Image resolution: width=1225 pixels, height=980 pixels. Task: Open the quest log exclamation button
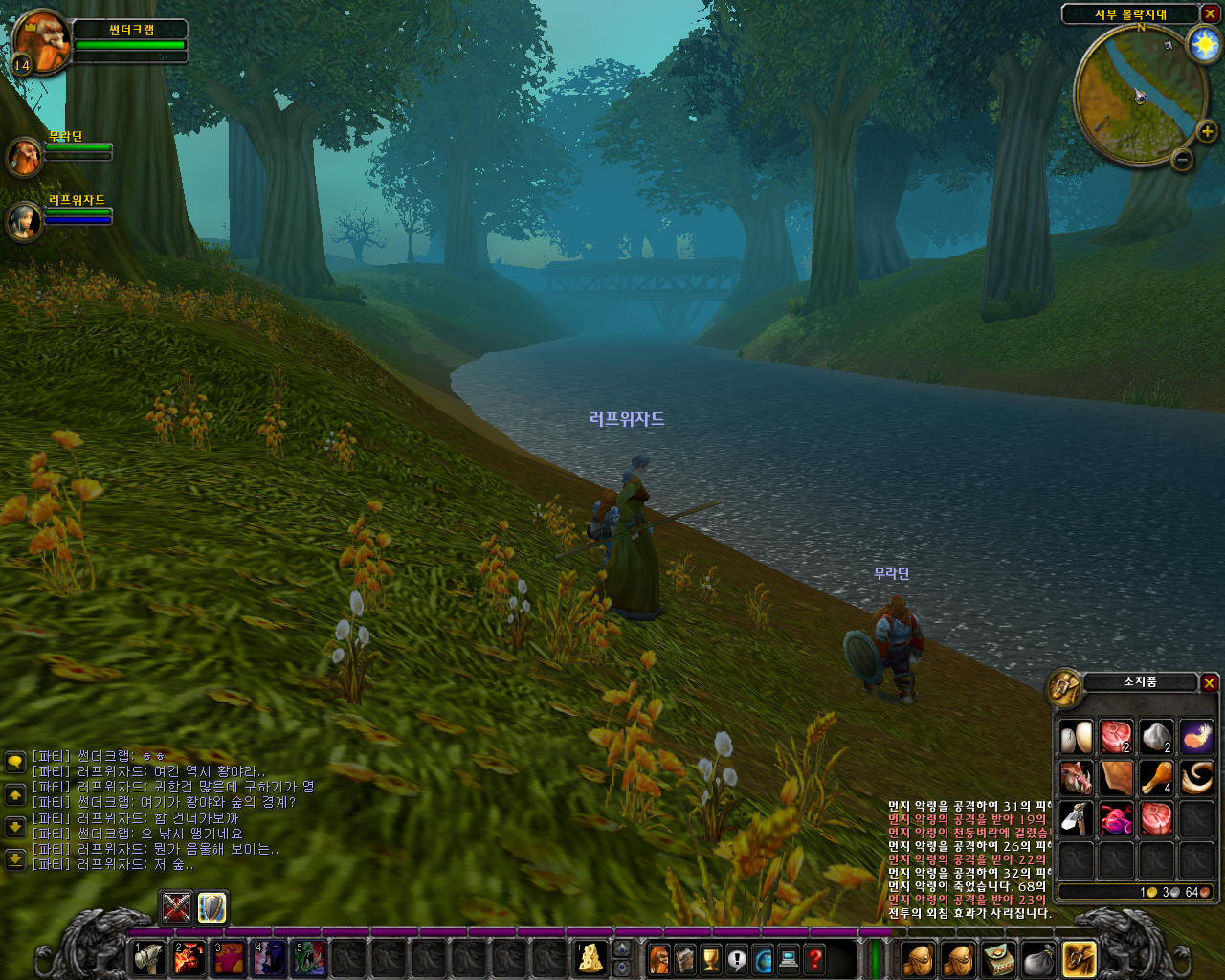pos(736,958)
